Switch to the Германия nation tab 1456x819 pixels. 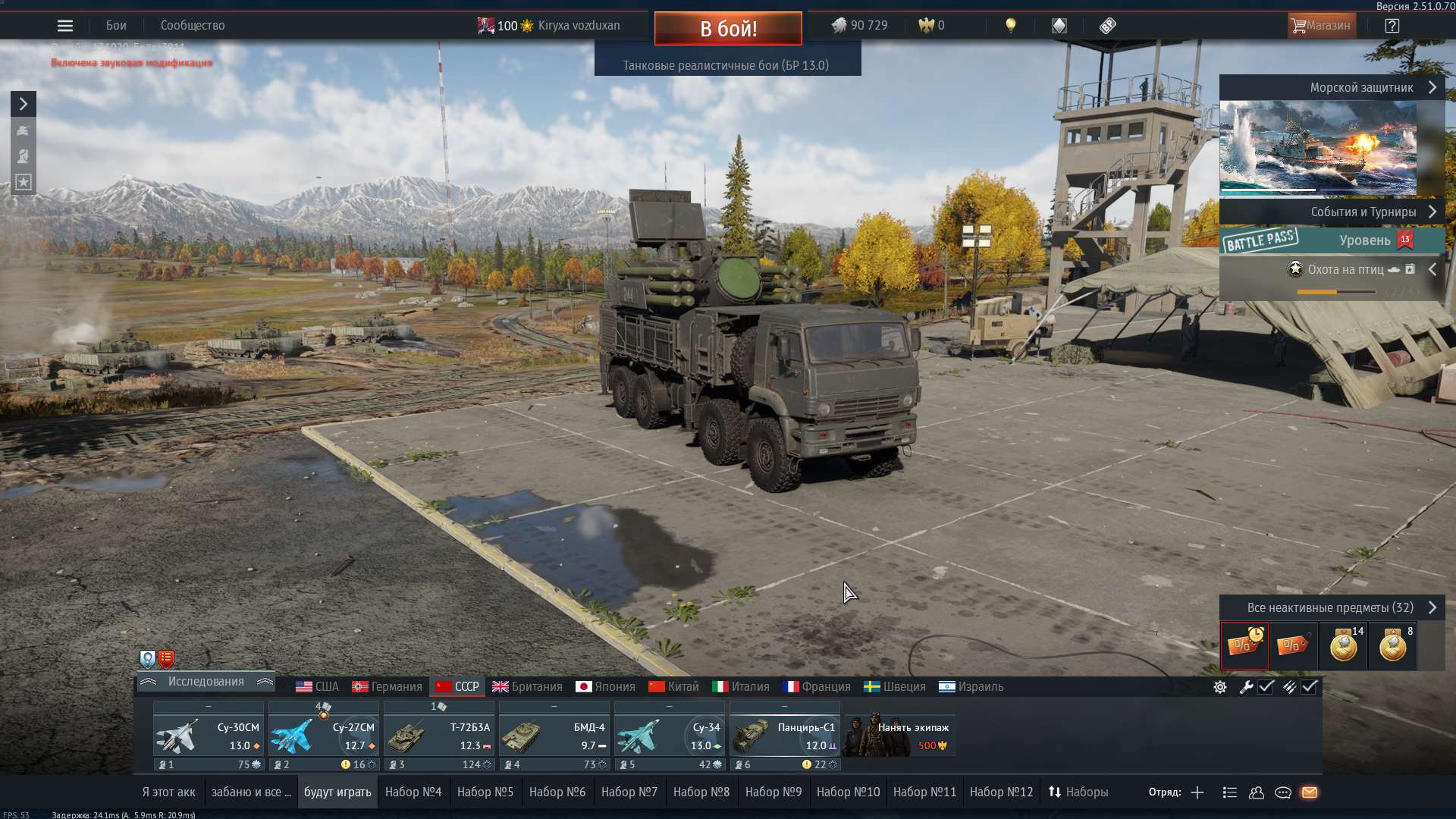(x=387, y=686)
